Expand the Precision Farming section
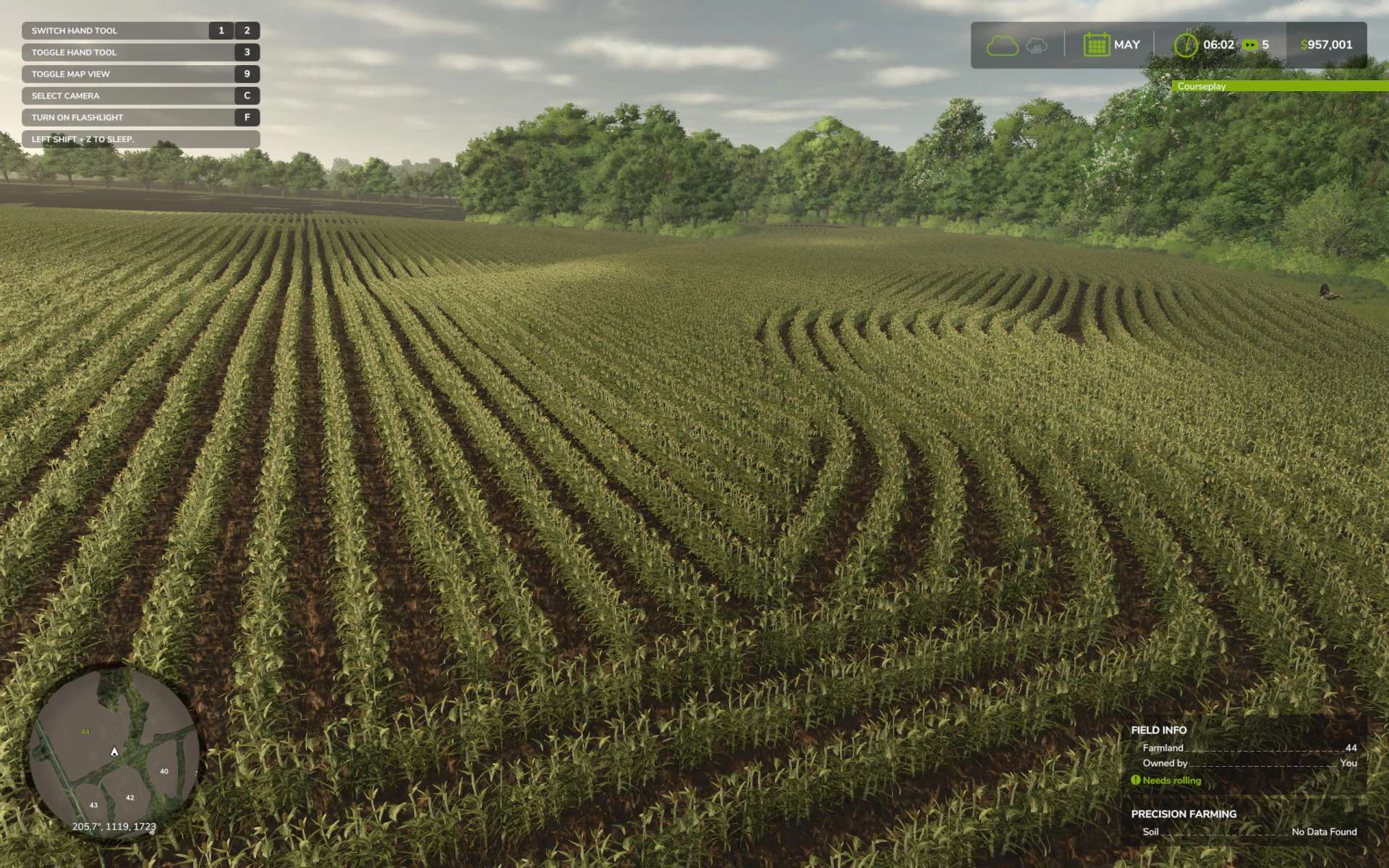Image resolution: width=1389 pixels, height=868 pixels. (x=1183, y=814)
